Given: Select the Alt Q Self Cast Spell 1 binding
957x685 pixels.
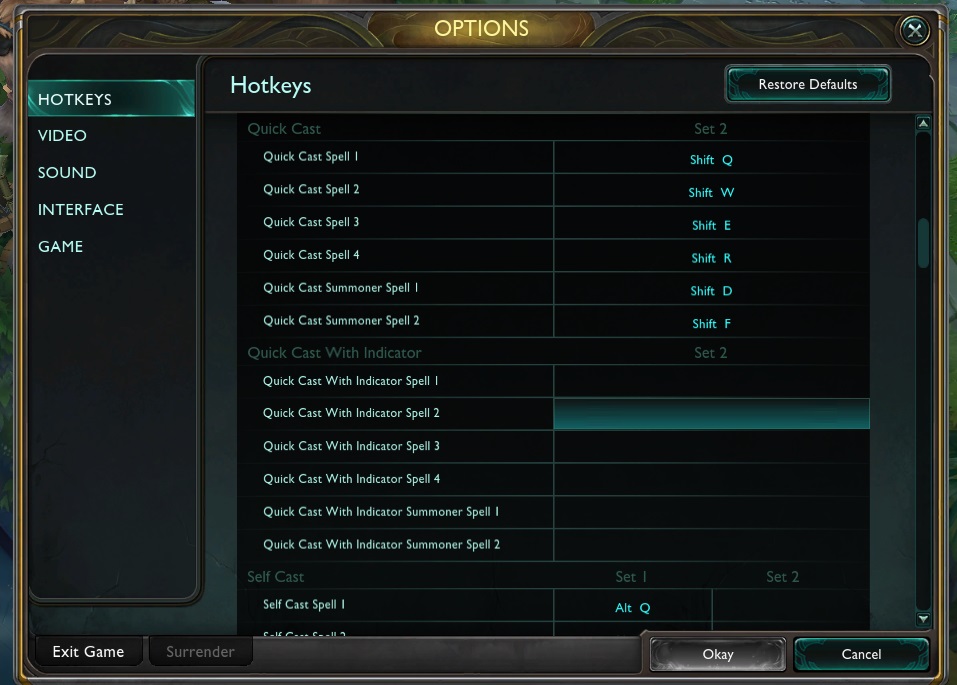Looking at the screenshot, I should click(632, 608).
